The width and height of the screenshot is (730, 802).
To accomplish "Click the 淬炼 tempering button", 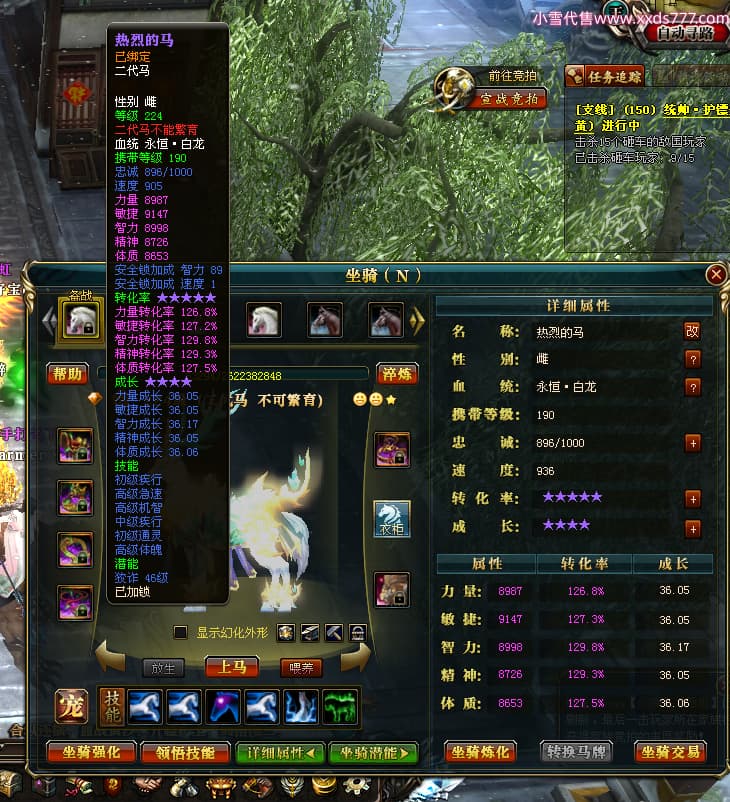I will (397, 374).
